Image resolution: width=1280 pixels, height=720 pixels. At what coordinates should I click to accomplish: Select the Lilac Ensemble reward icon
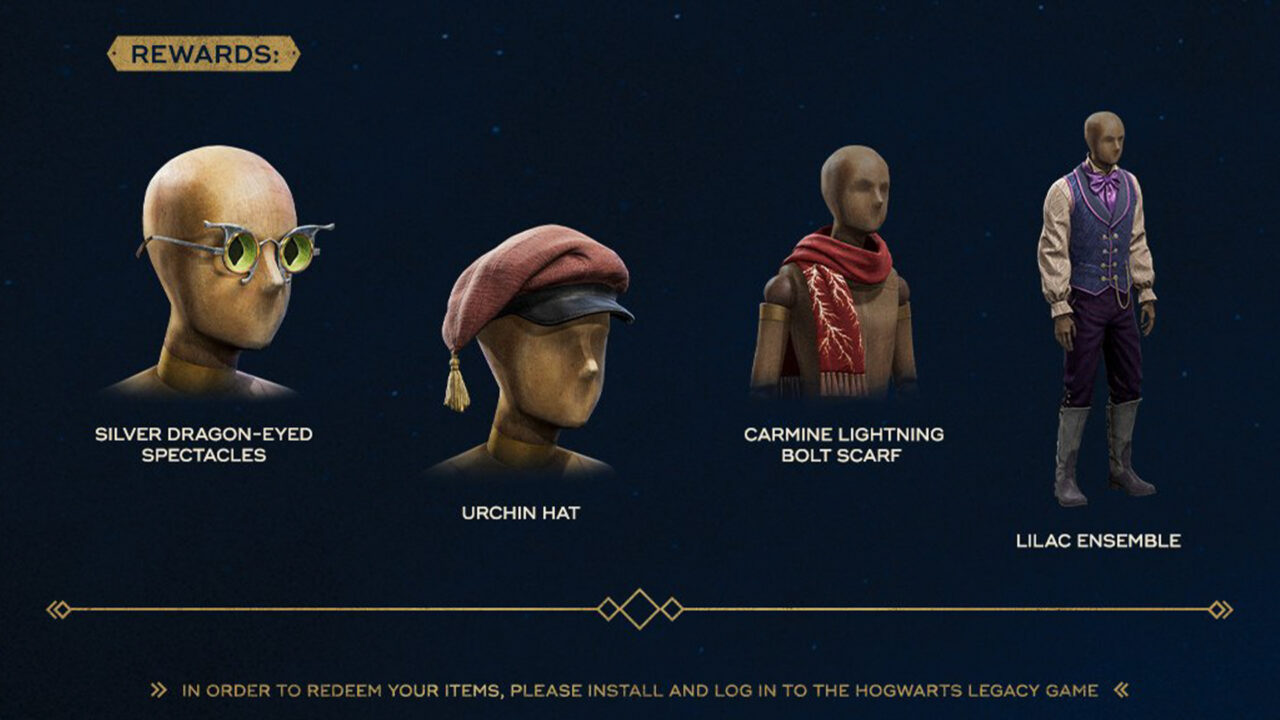click(1100, 300)
